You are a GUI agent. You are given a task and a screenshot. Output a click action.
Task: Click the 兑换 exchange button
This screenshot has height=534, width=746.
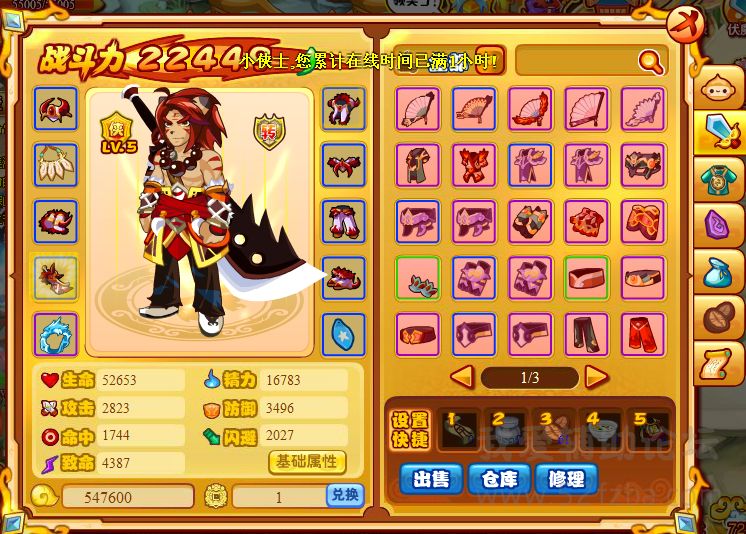pyautogui.click(x=344, y=495)
